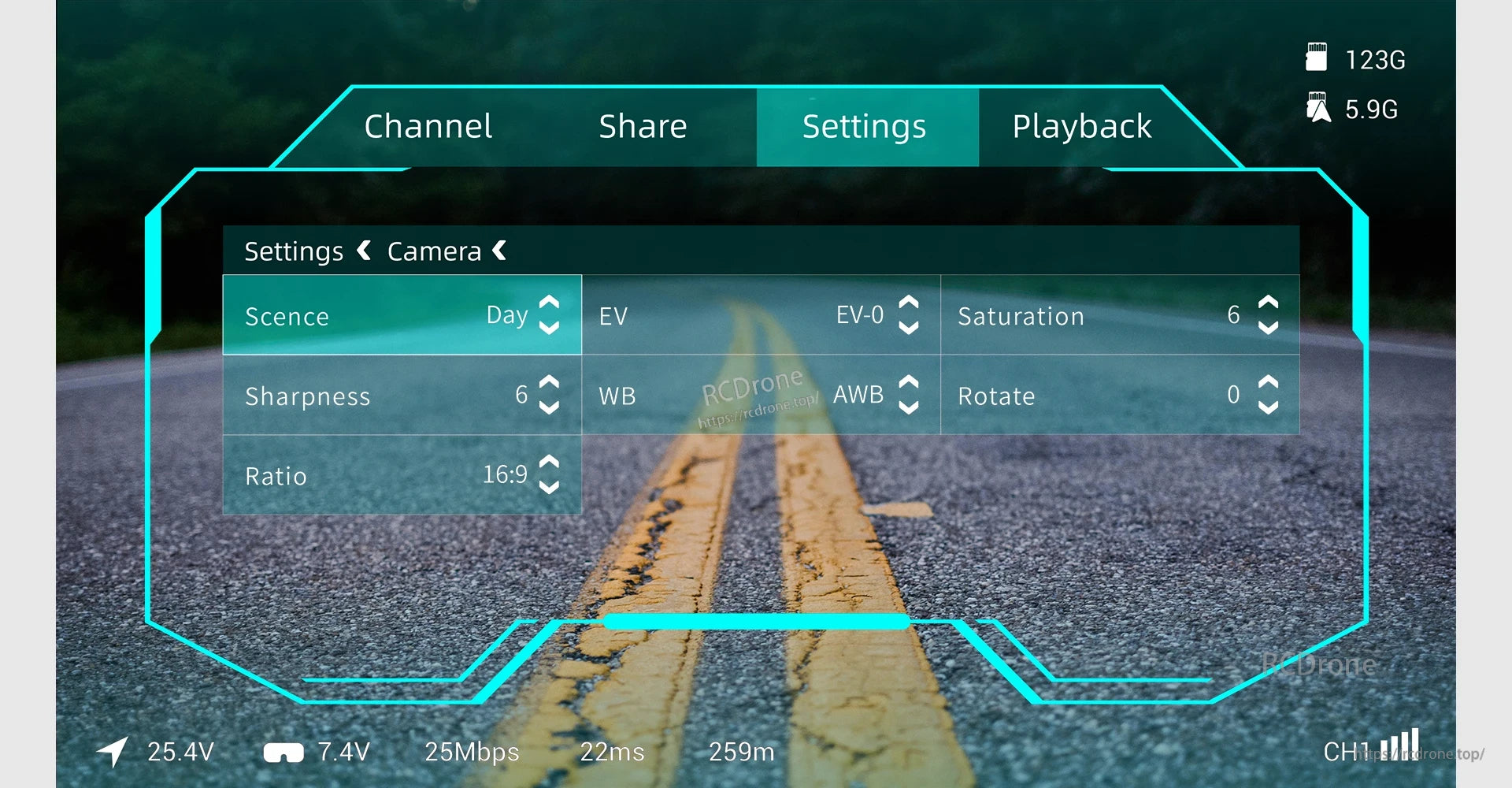Image resolution: width=1512 pixels, height=788 pixels.
Task: Change the Ratio from 16:9
Action: (549, 476)
